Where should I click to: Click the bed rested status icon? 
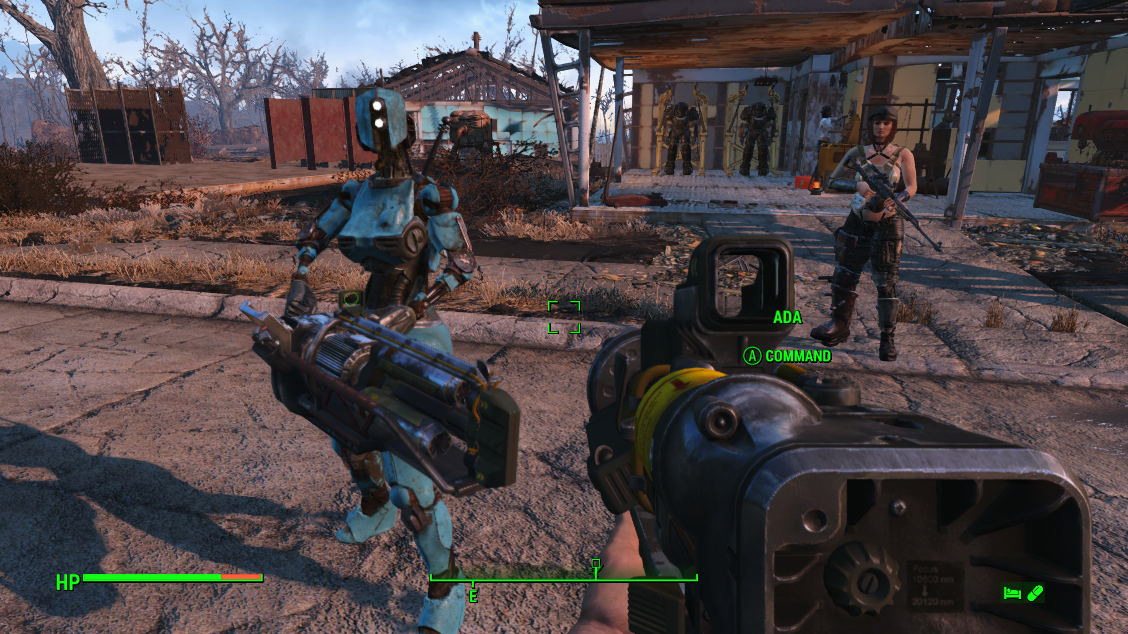(x=1012, y=593)
